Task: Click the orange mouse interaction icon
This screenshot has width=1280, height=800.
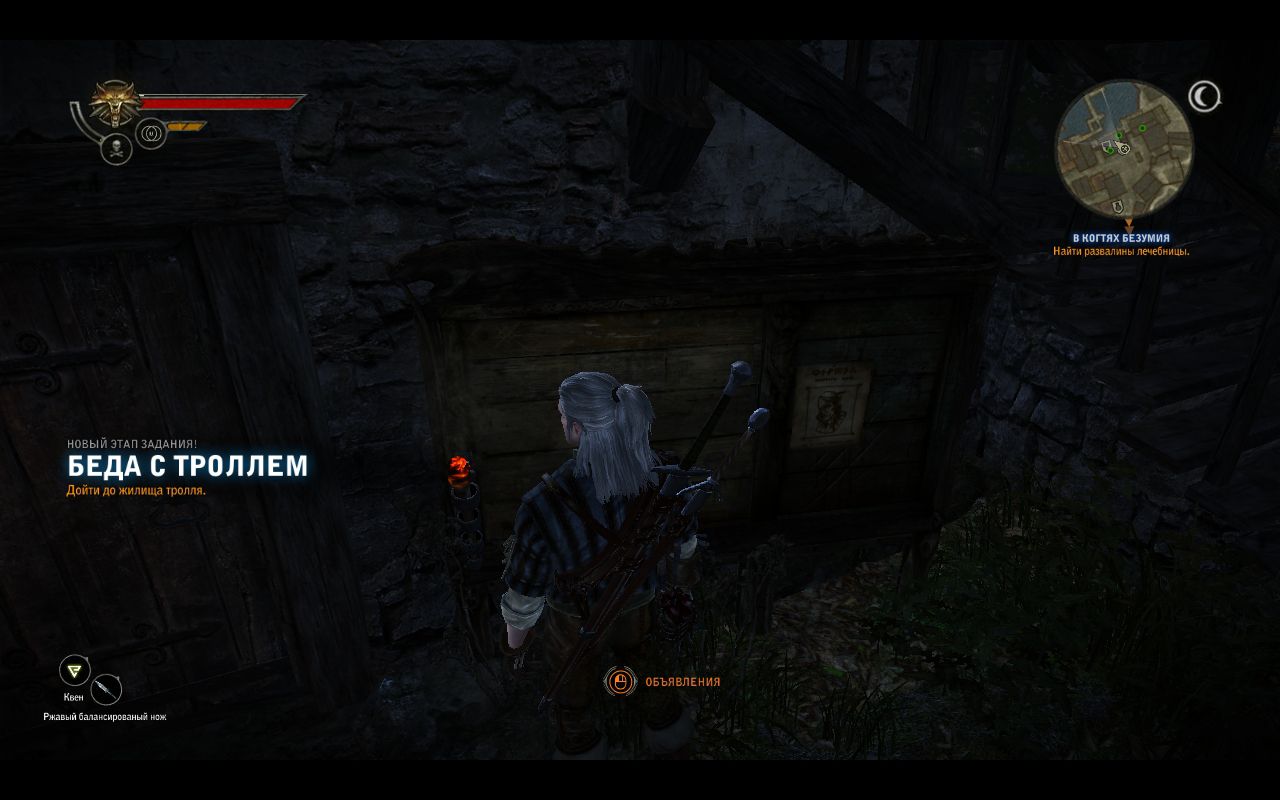Action: click(x=620, y=680)
